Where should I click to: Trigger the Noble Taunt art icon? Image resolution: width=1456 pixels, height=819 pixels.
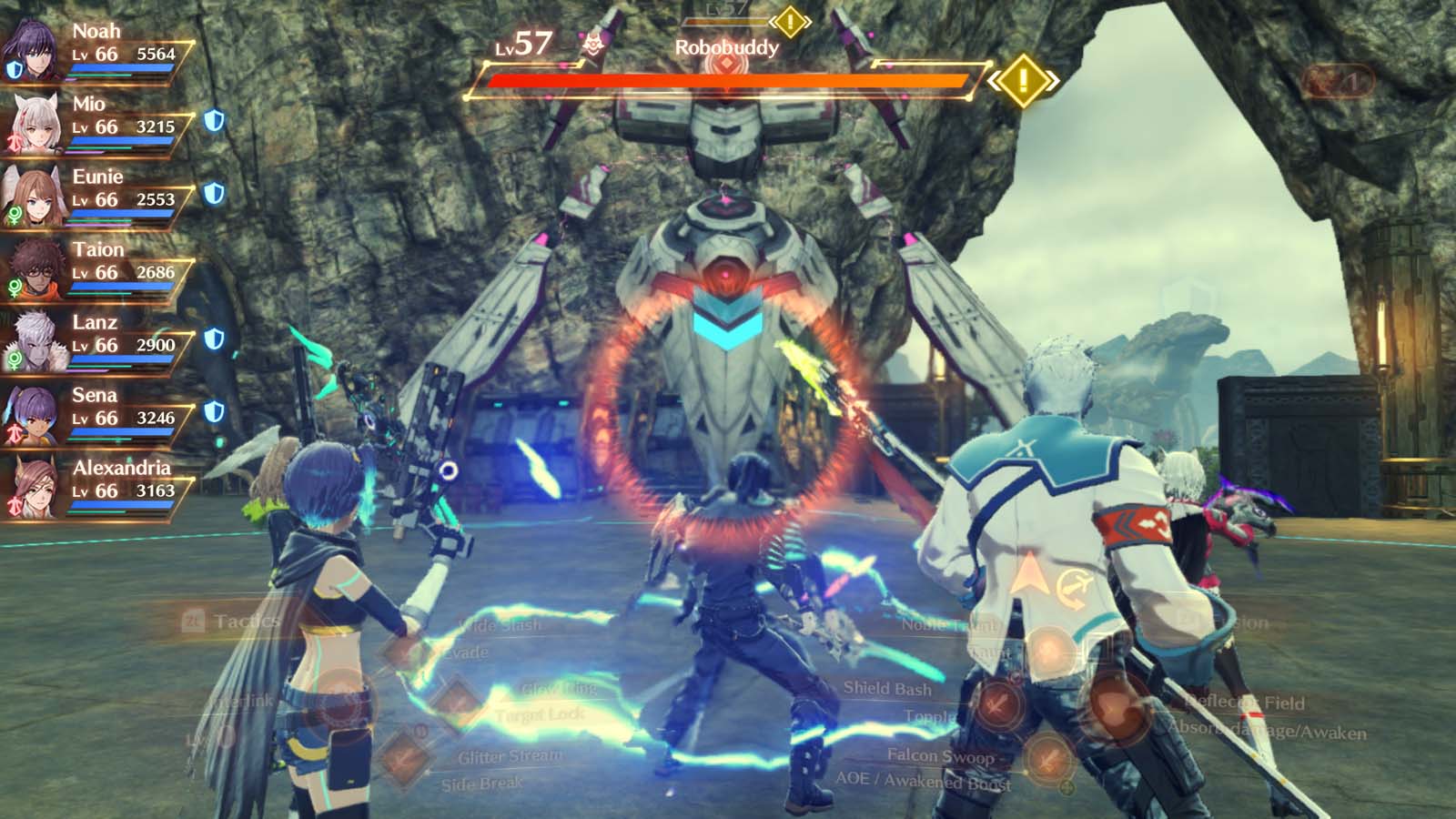point(1050,652)
